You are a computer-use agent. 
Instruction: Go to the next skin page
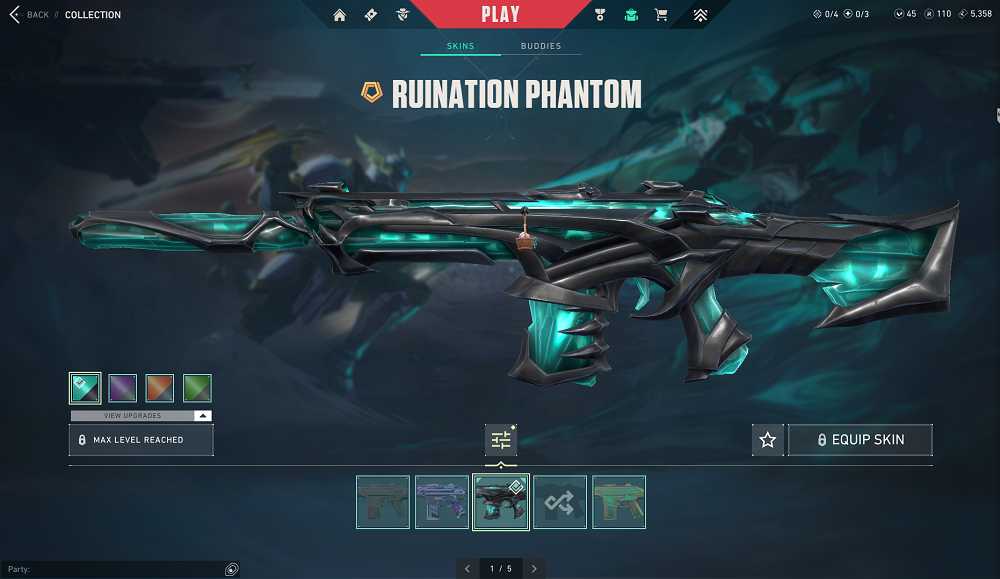[534, 568]
